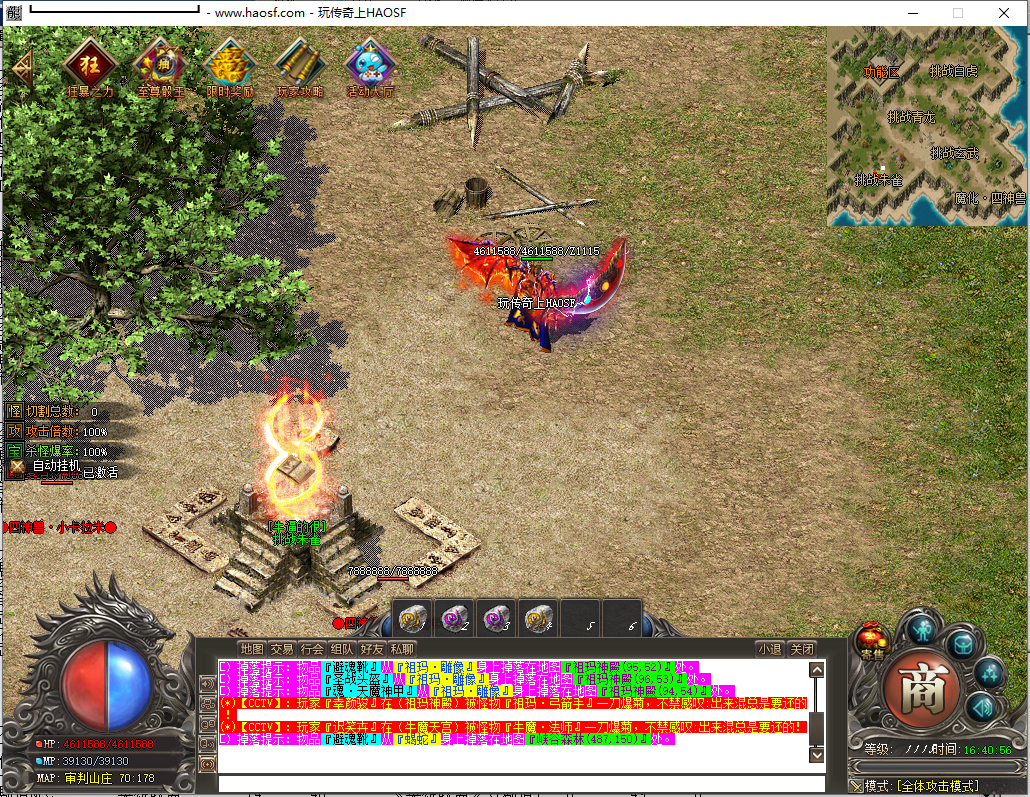The image size is (1030, 797).
Task: Open the 至尊骰王 dice event
Action: point(159,64)
